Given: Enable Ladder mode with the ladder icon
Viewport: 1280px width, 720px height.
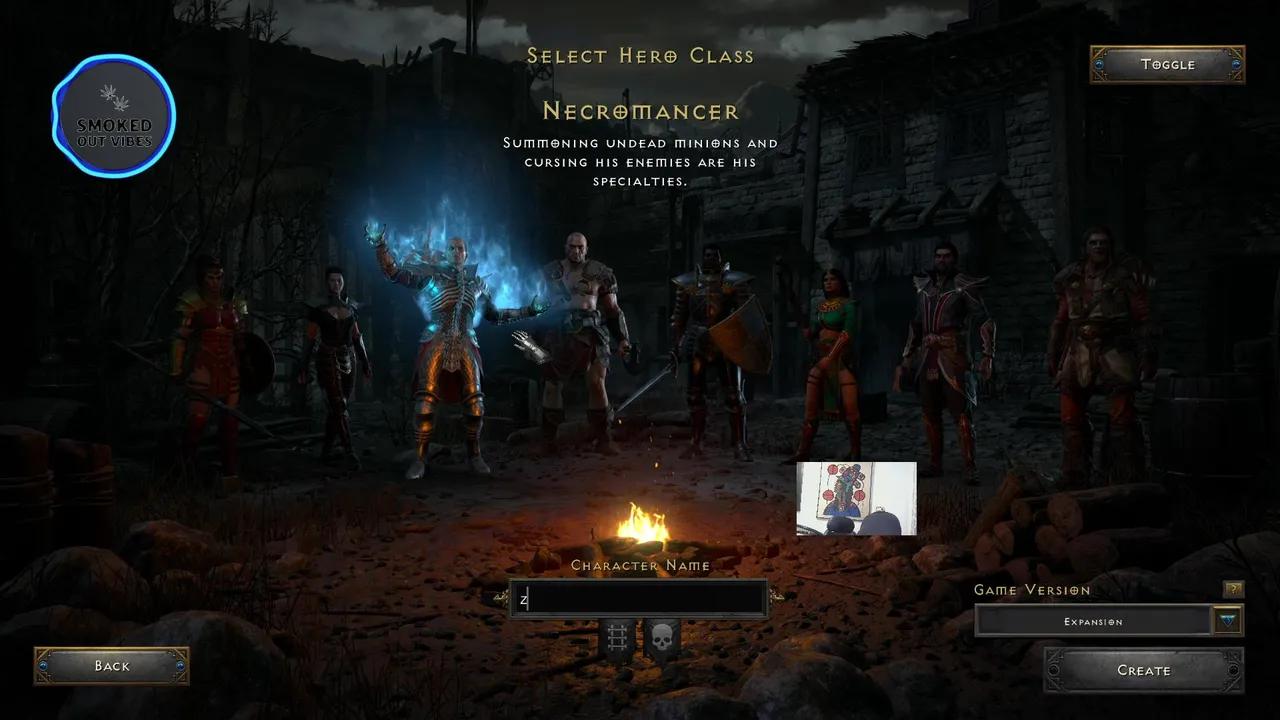Looking at the screenshot, I should [x=616, y=637].
